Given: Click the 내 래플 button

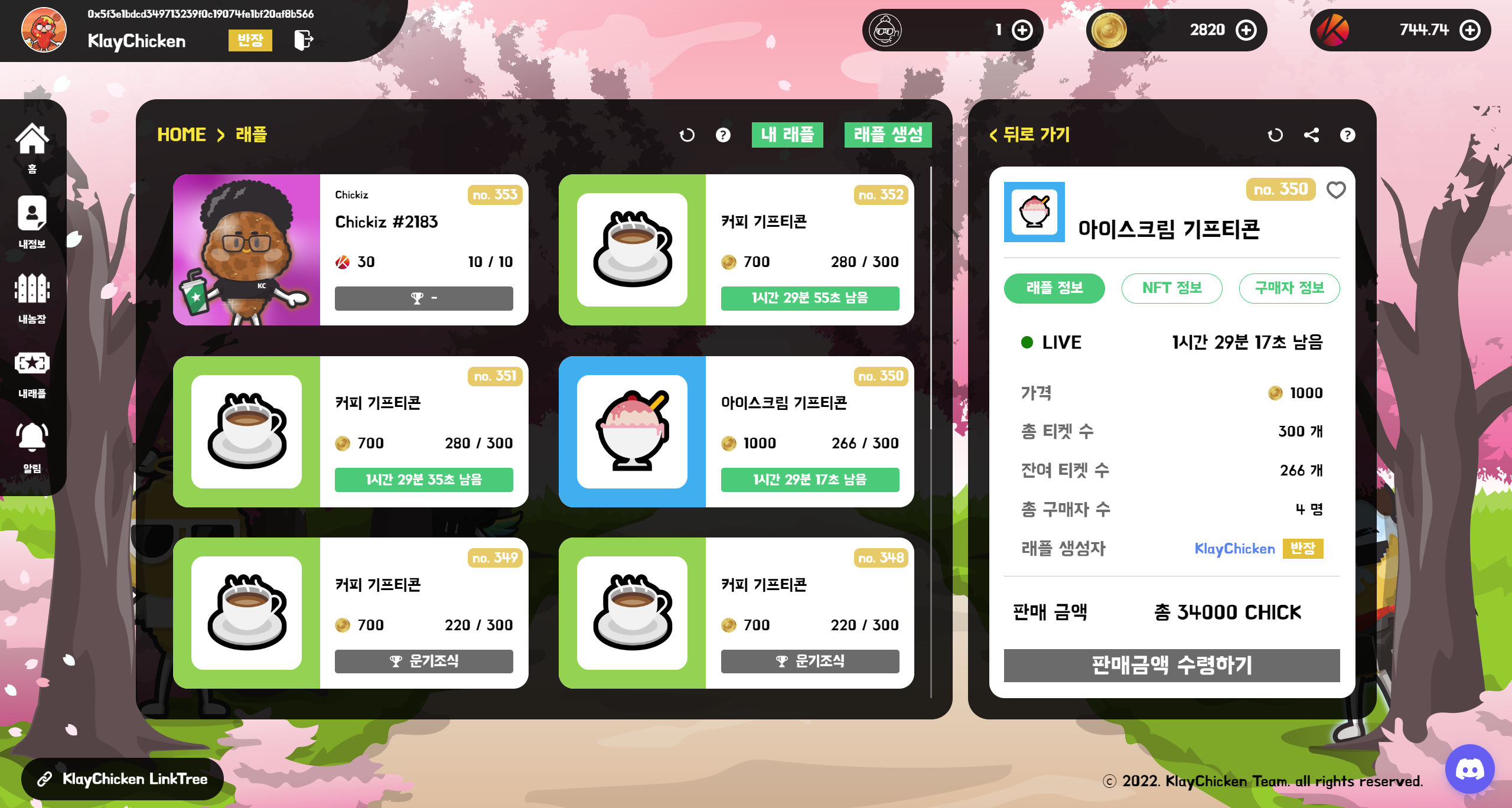Looking at the screenshot, I should click(x=788, y=135).
